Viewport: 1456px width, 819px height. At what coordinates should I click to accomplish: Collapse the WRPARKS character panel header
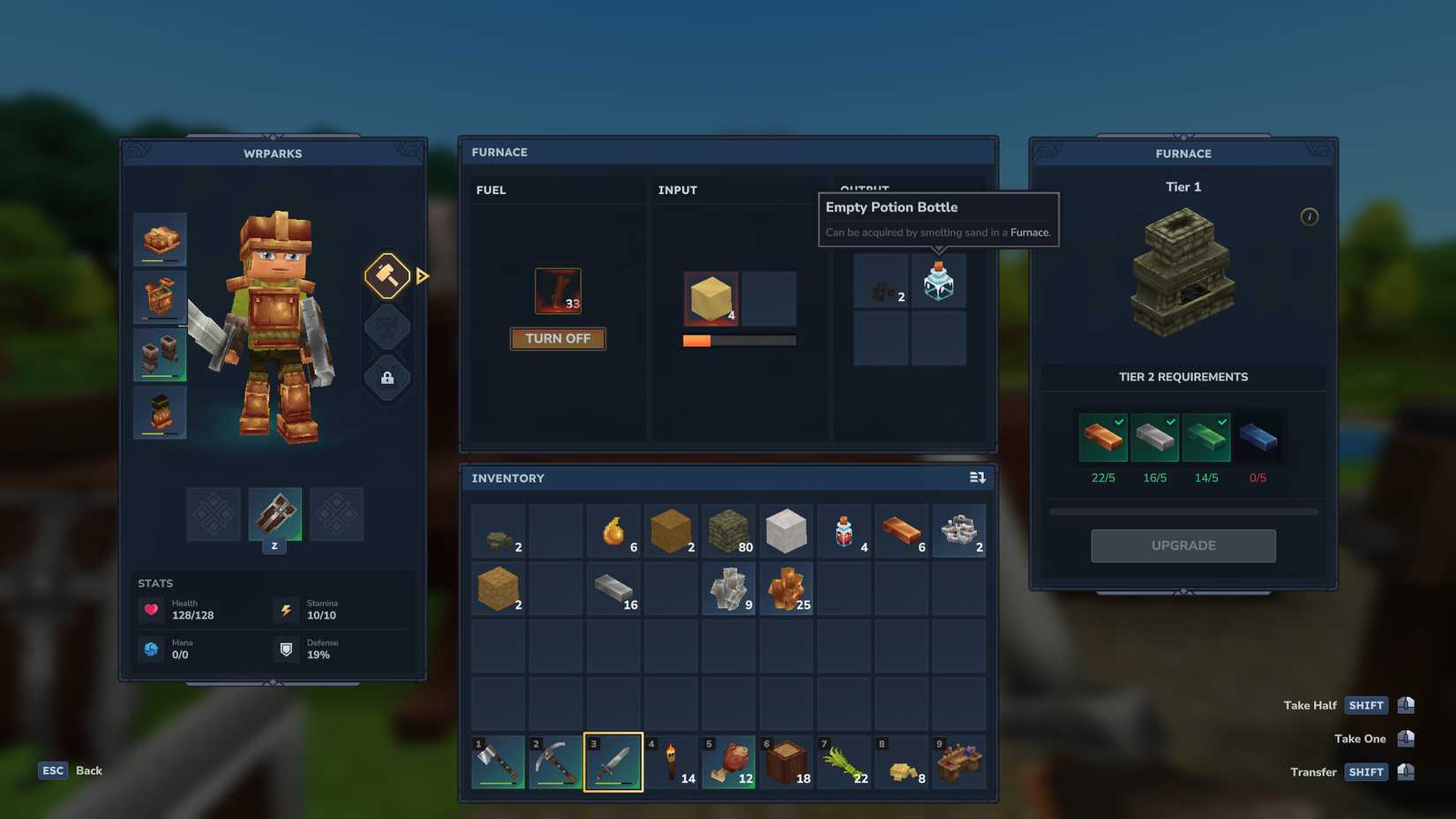(x=274, y=153)
